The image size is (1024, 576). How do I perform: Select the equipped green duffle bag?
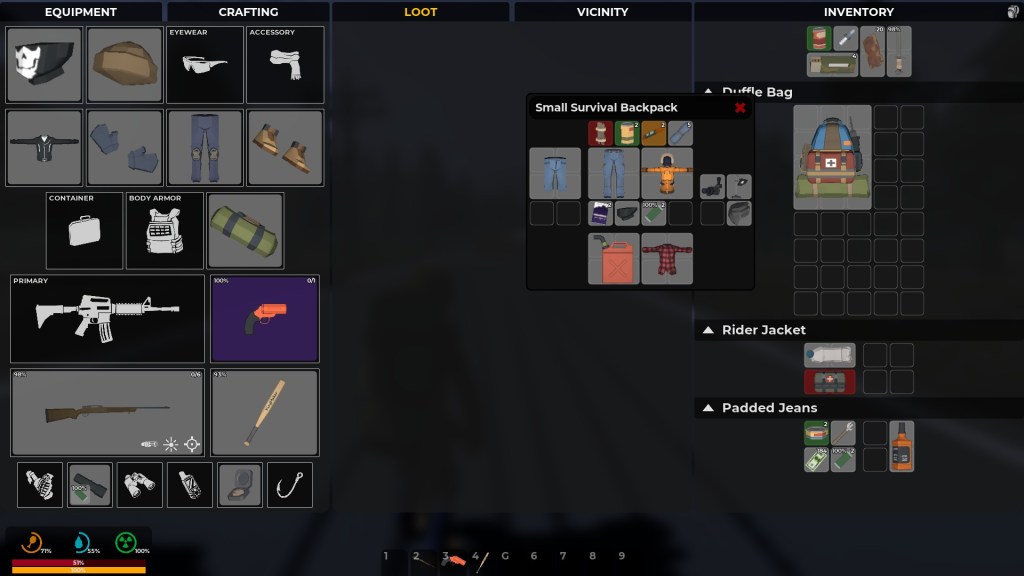245,231
